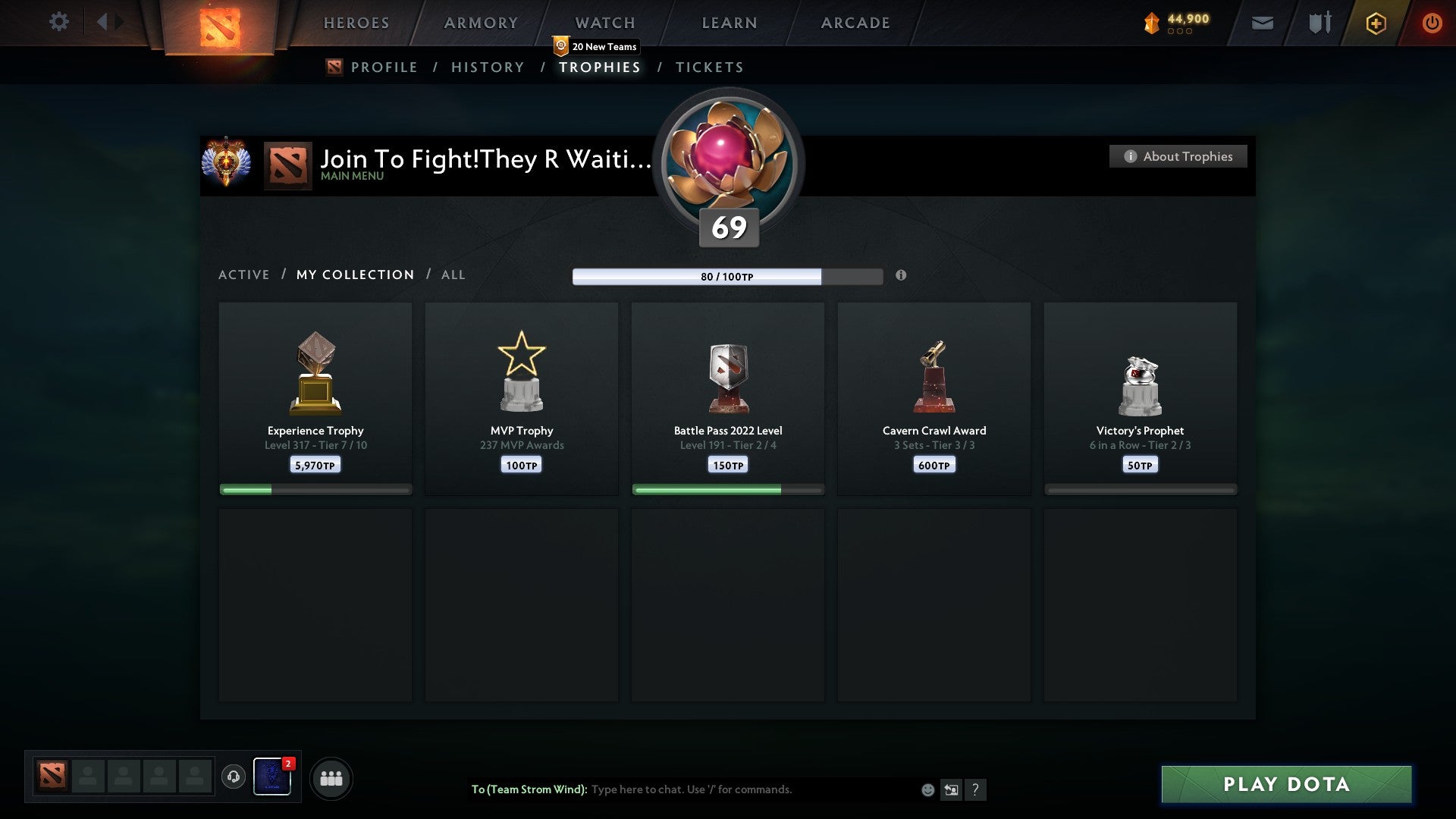Switch to the ACTIVE trophies filter
The height and width of the screenshot is (819, 1456).
pyautogui.click(x=244, y=275)
